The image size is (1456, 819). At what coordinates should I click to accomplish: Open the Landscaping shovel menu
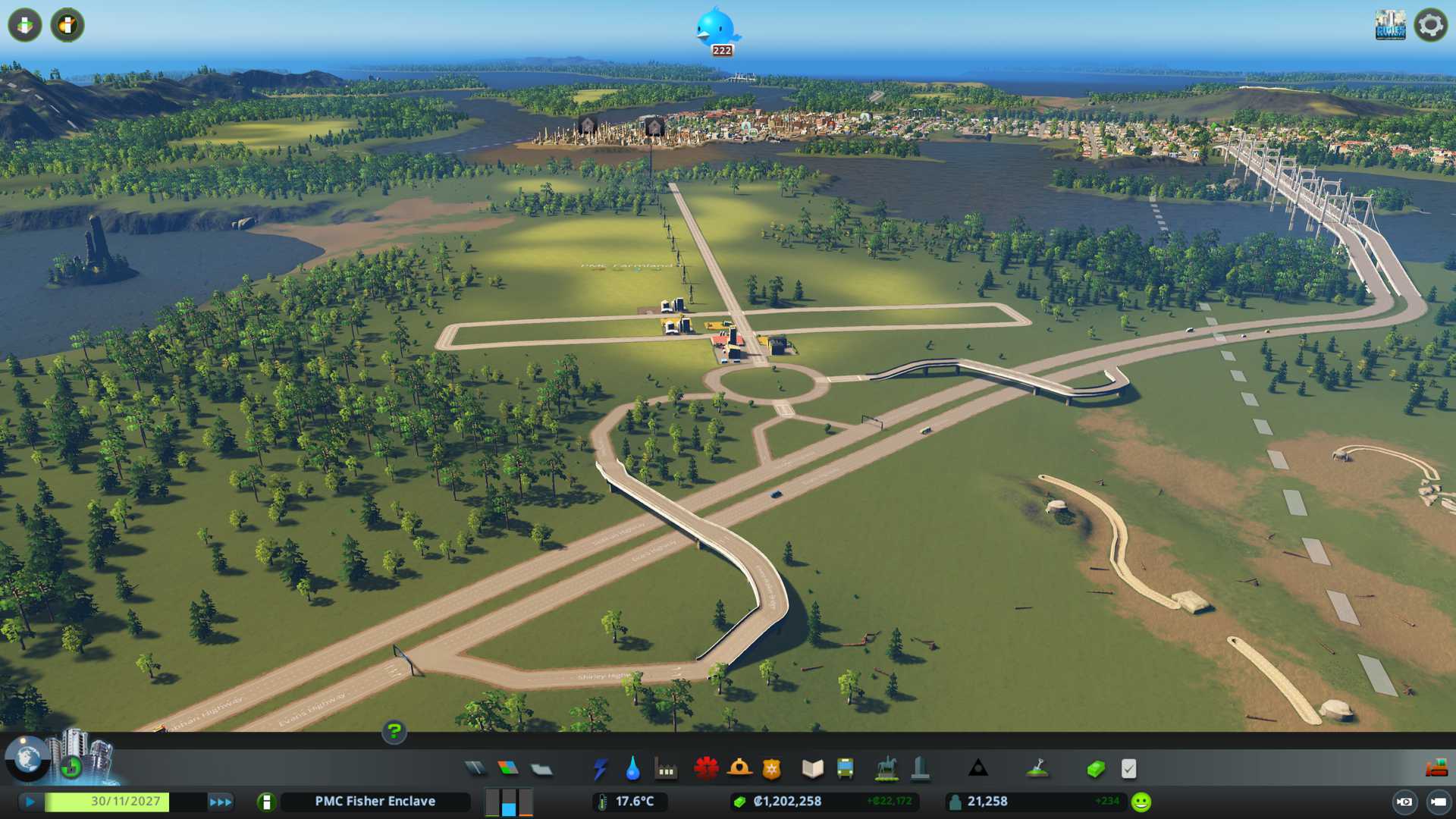click(x=1037, y=769)
